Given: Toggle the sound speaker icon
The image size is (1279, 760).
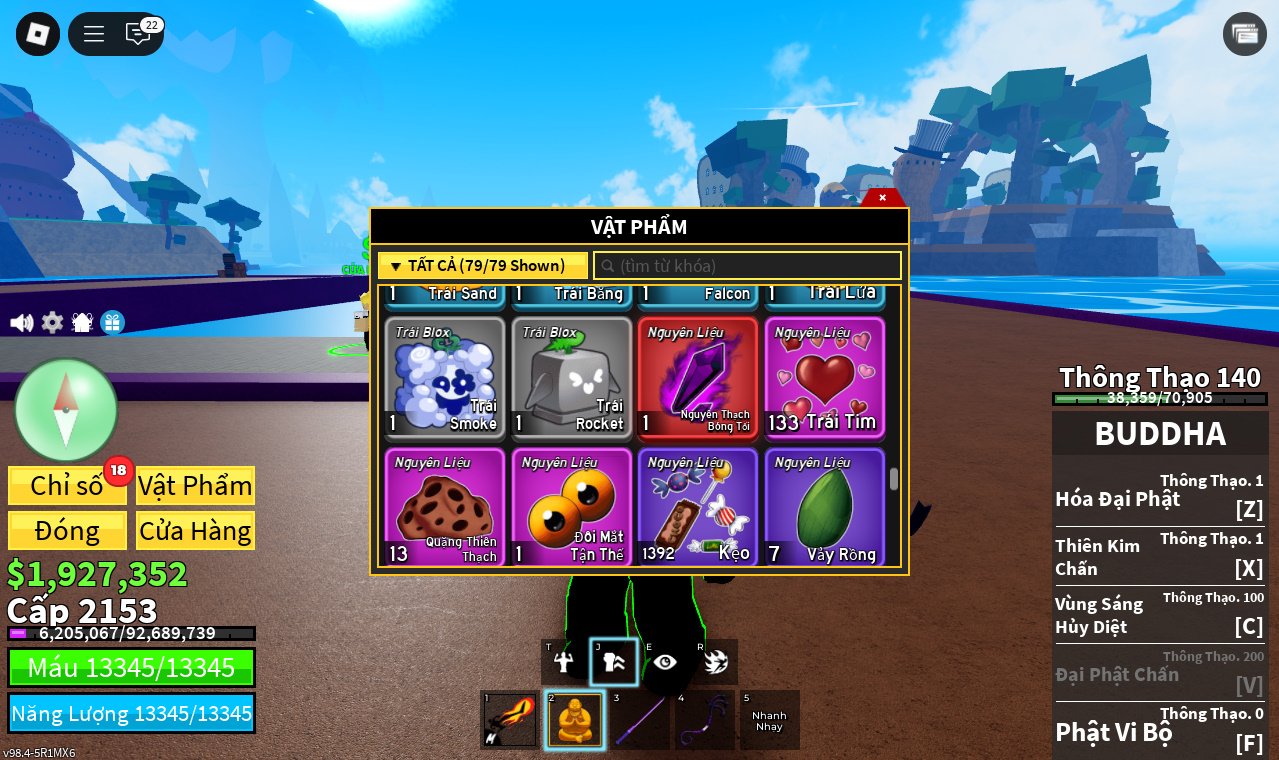Looking at the screenshot, I should [x=21, y=323].
